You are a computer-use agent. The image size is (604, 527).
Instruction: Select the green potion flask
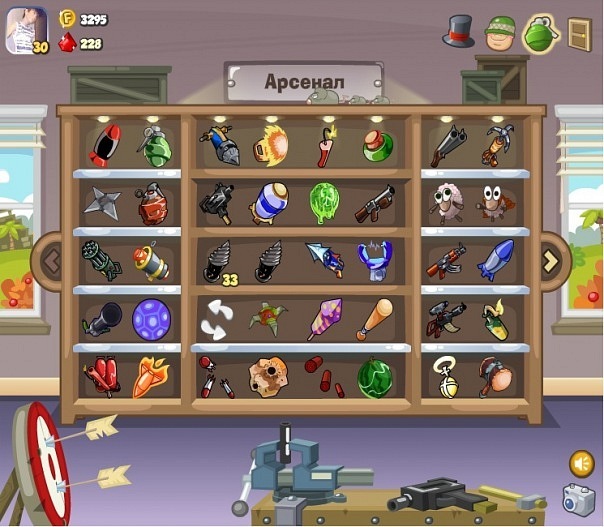coord(377,146)
